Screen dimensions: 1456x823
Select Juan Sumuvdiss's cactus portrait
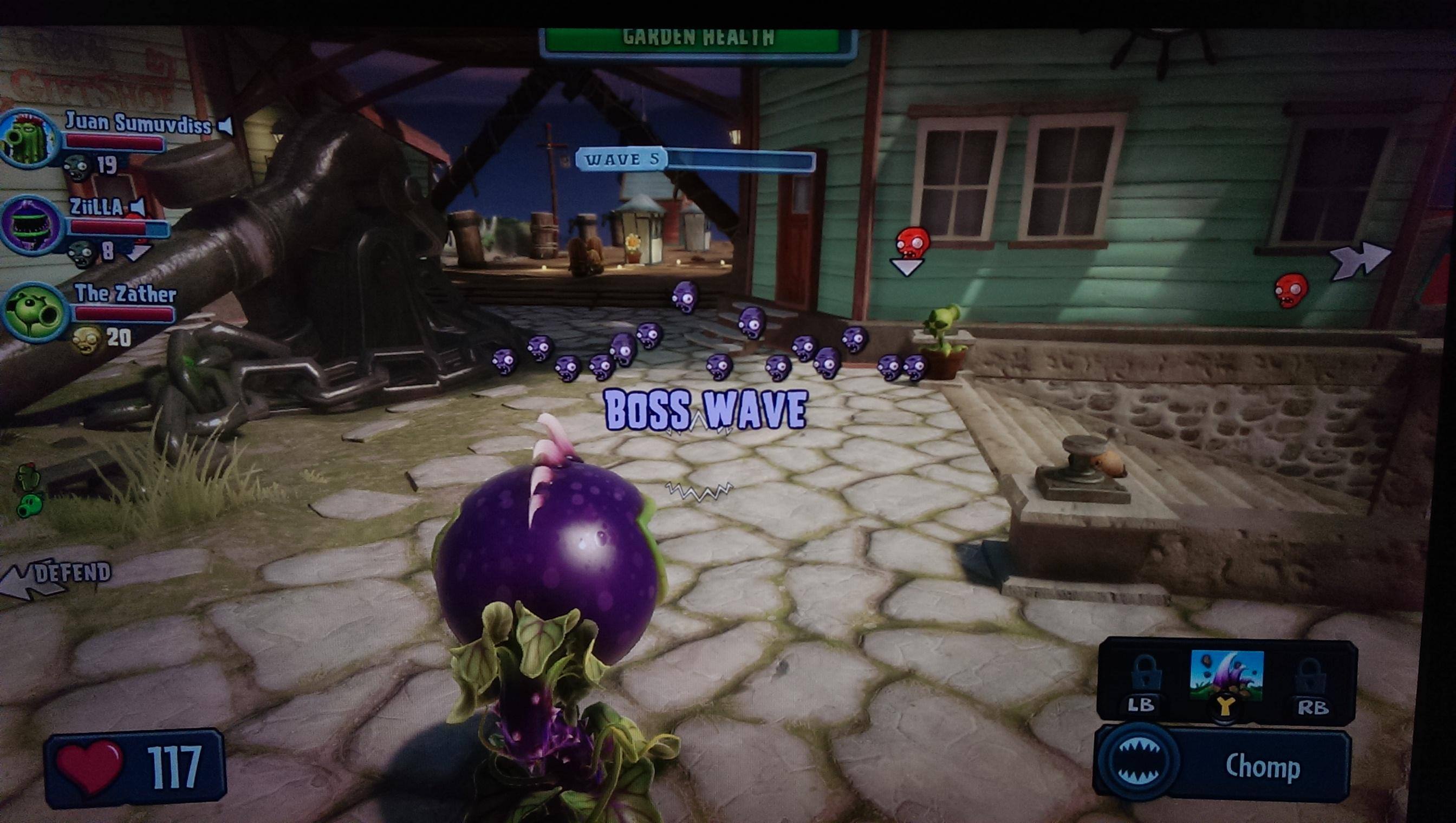point(28,139)
